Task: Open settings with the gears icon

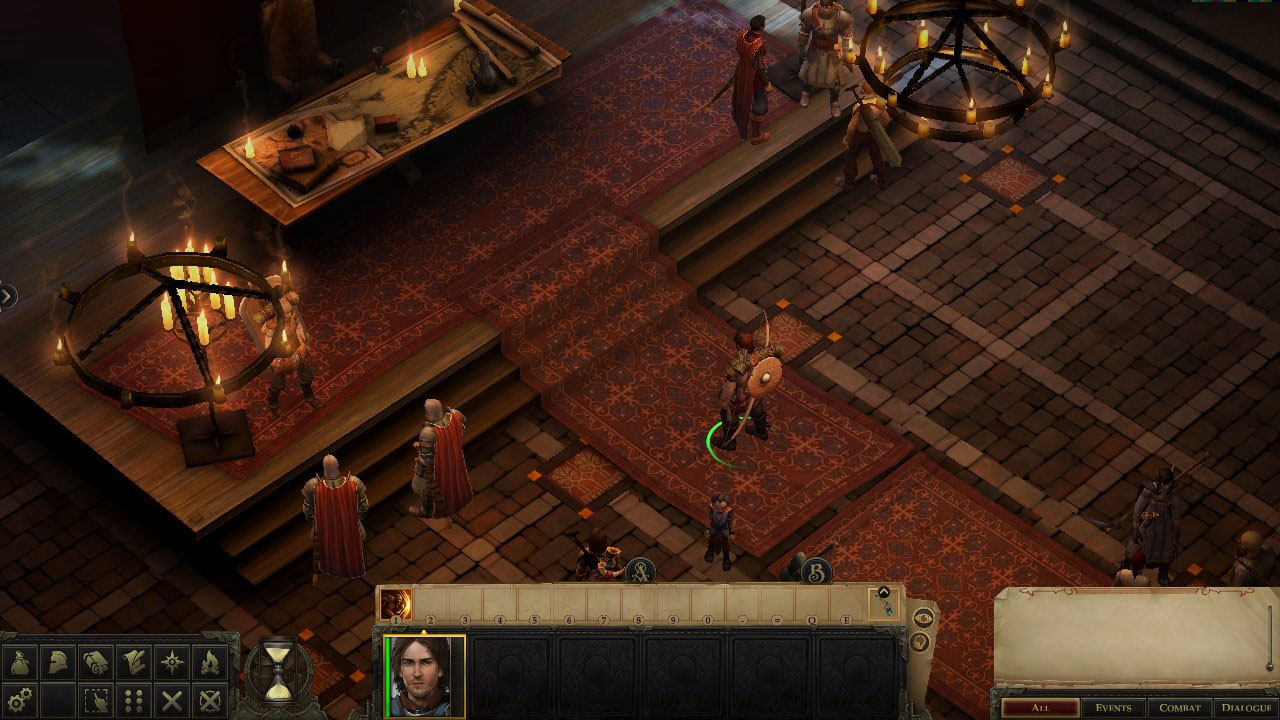Action: click(x=20, y=699)
